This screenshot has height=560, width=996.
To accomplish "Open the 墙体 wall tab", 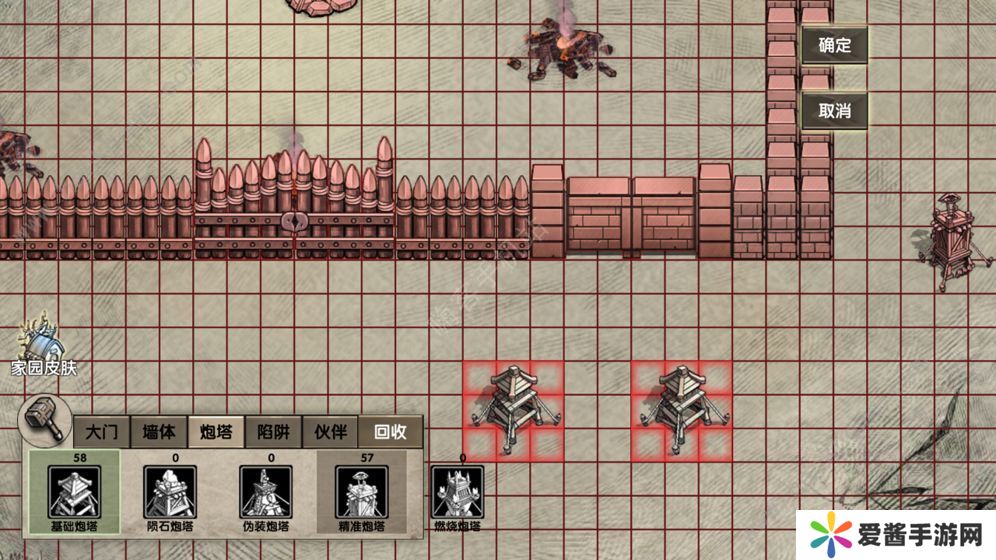I will tap(158, 432).
